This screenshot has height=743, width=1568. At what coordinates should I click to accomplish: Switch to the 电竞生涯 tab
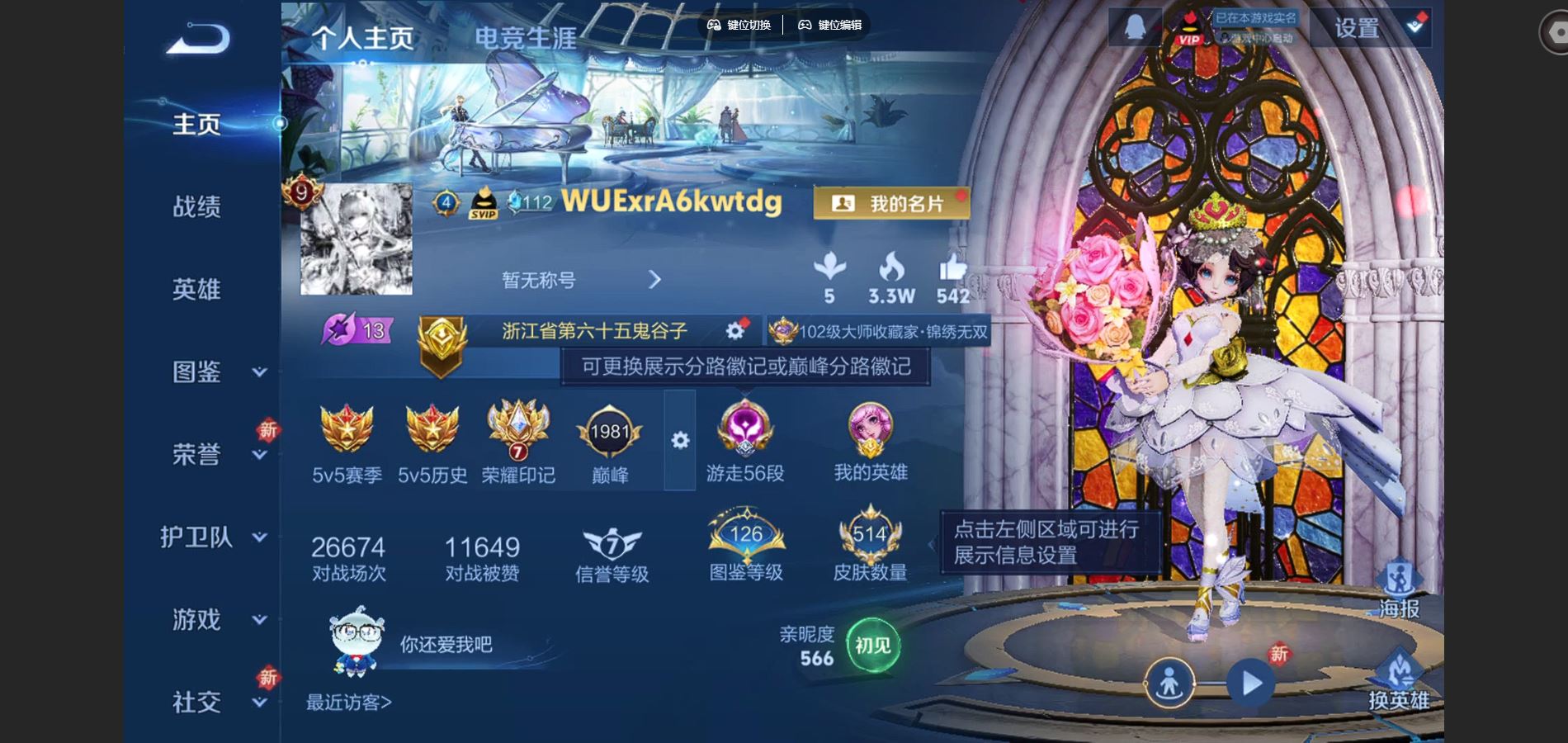pos(526,38)
